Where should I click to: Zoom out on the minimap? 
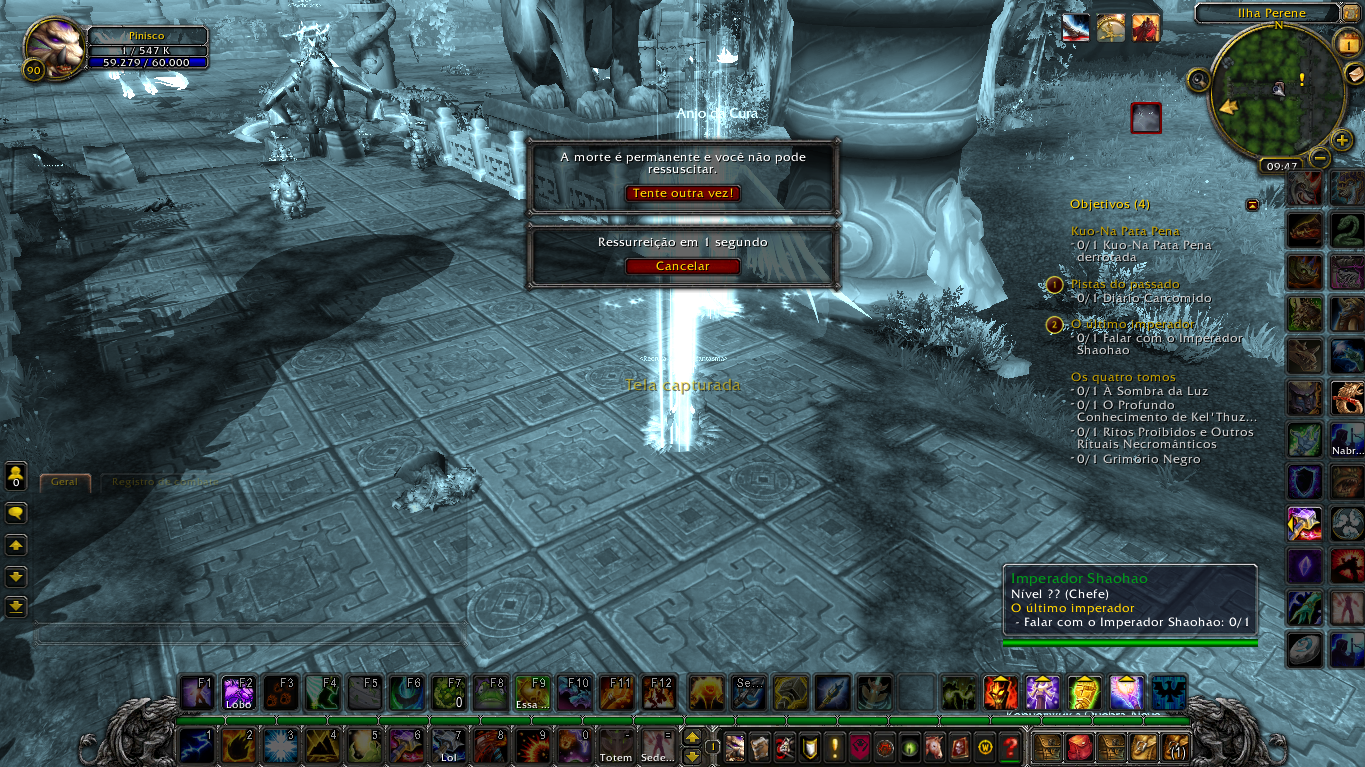(1320, 158)
